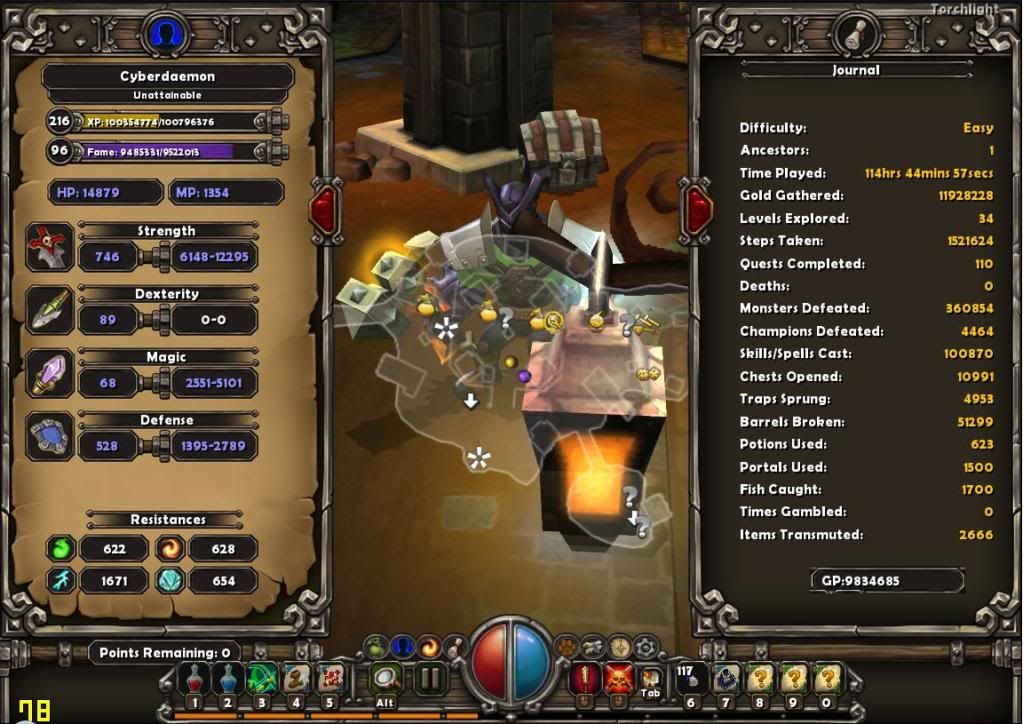Activate the green skill in slot 3
The width and height of the screenshot is (1023, 724).
tap(263, 679)
